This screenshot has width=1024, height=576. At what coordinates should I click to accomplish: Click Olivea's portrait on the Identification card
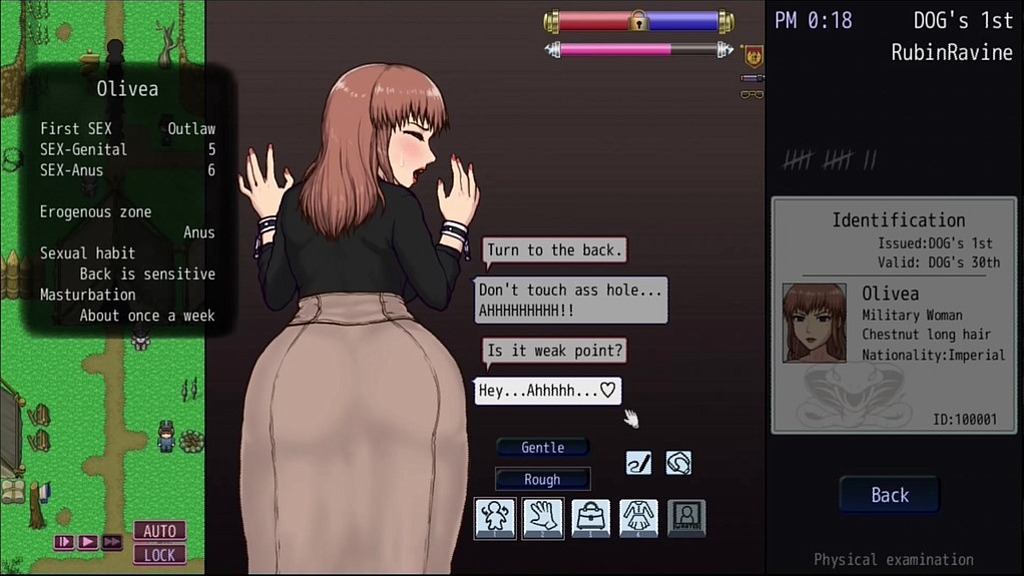[x=814, y=322]
